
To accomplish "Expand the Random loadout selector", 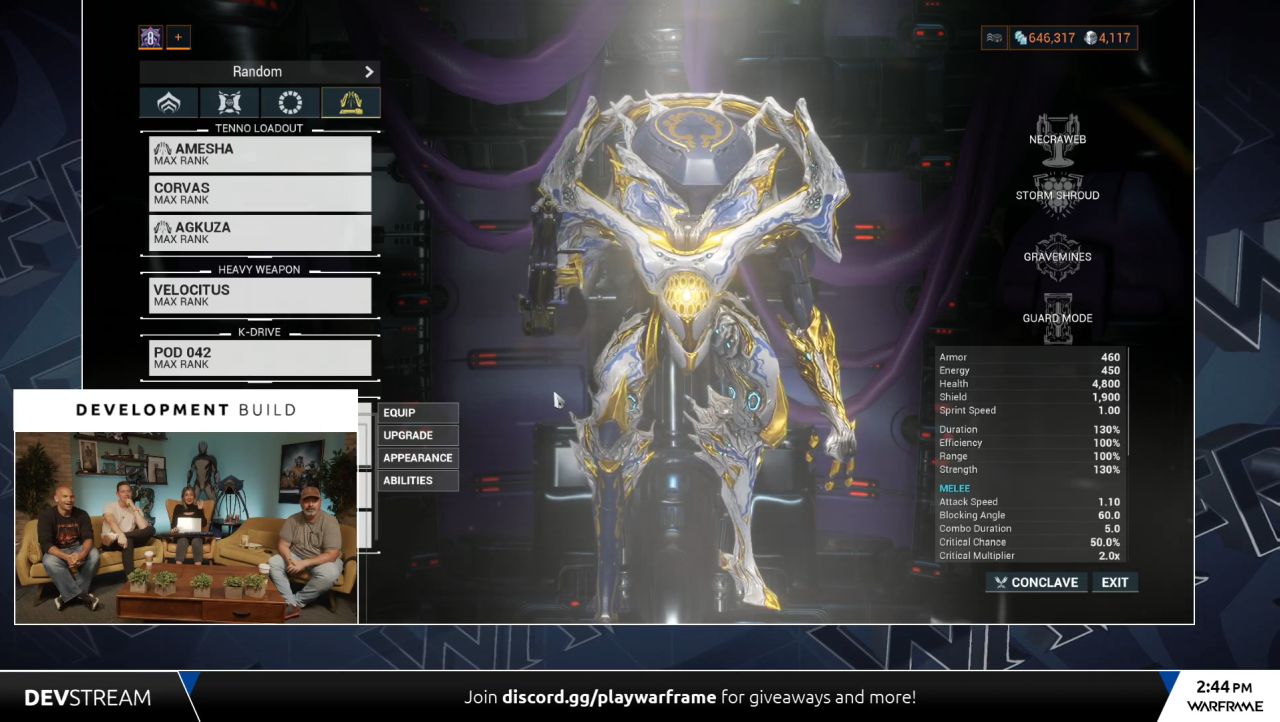I will [x=258, y=71].
